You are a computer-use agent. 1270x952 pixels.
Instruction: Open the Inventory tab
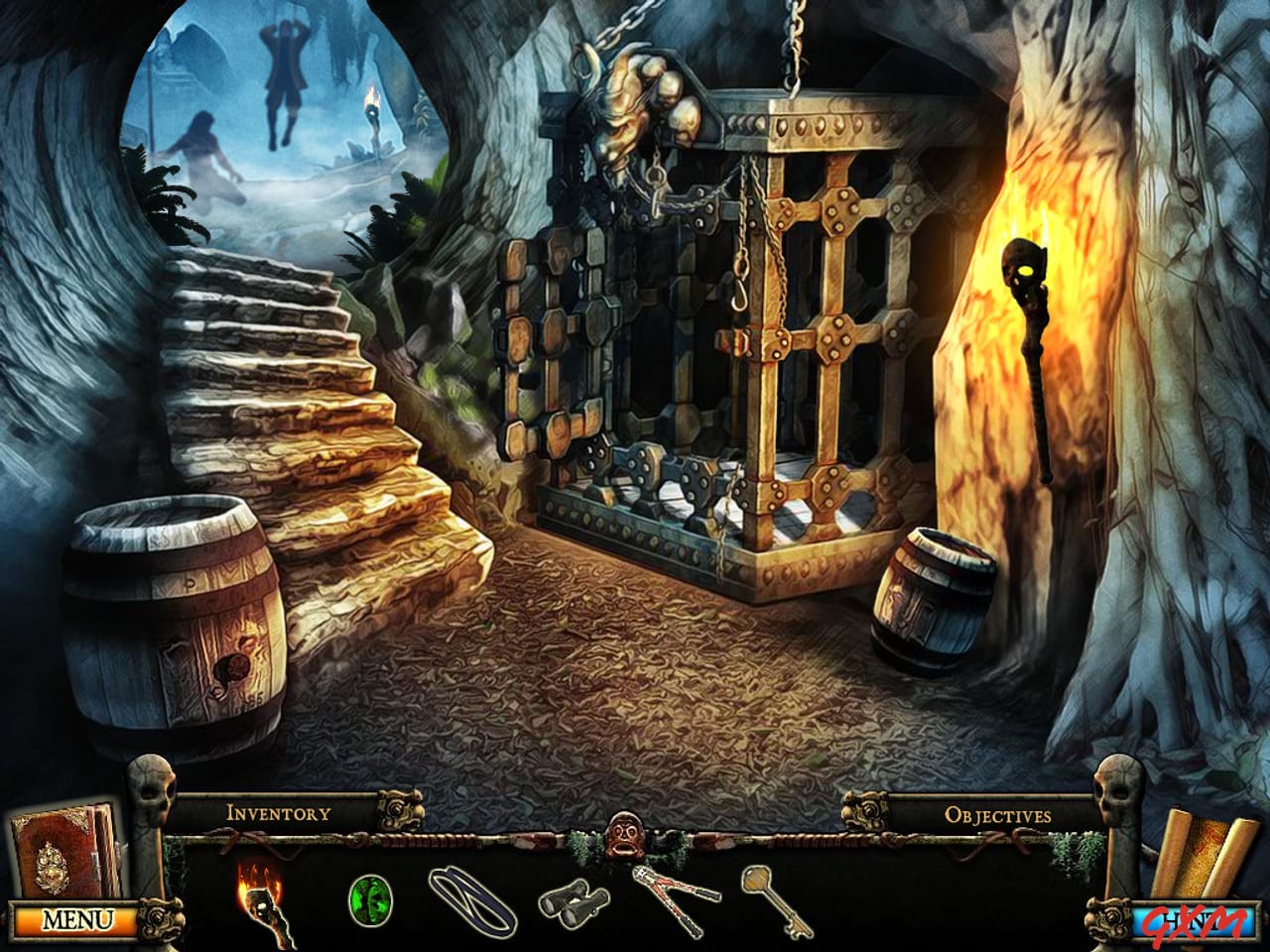[278, 813]
